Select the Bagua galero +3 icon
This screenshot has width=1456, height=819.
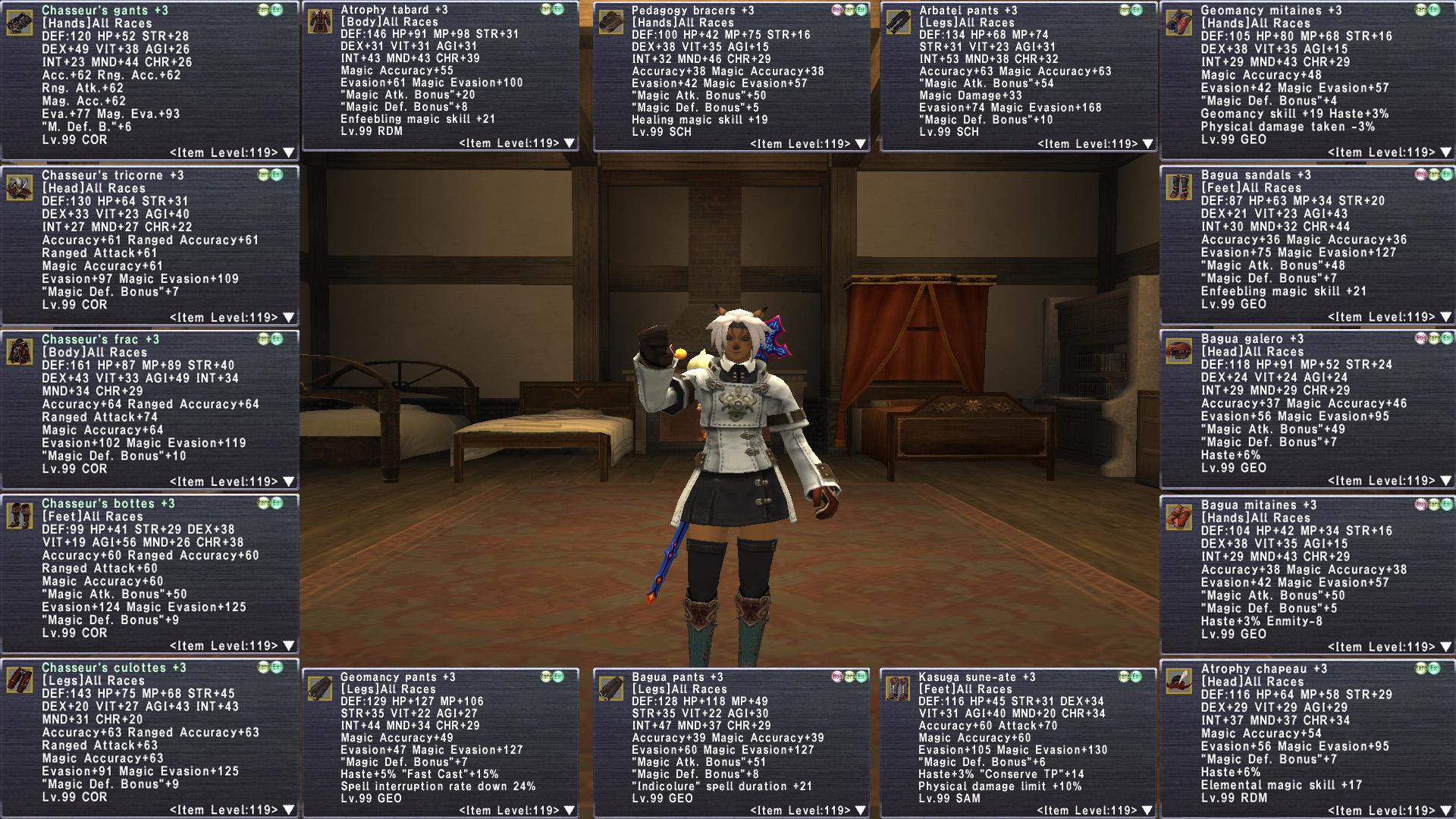coord(1179,351)
